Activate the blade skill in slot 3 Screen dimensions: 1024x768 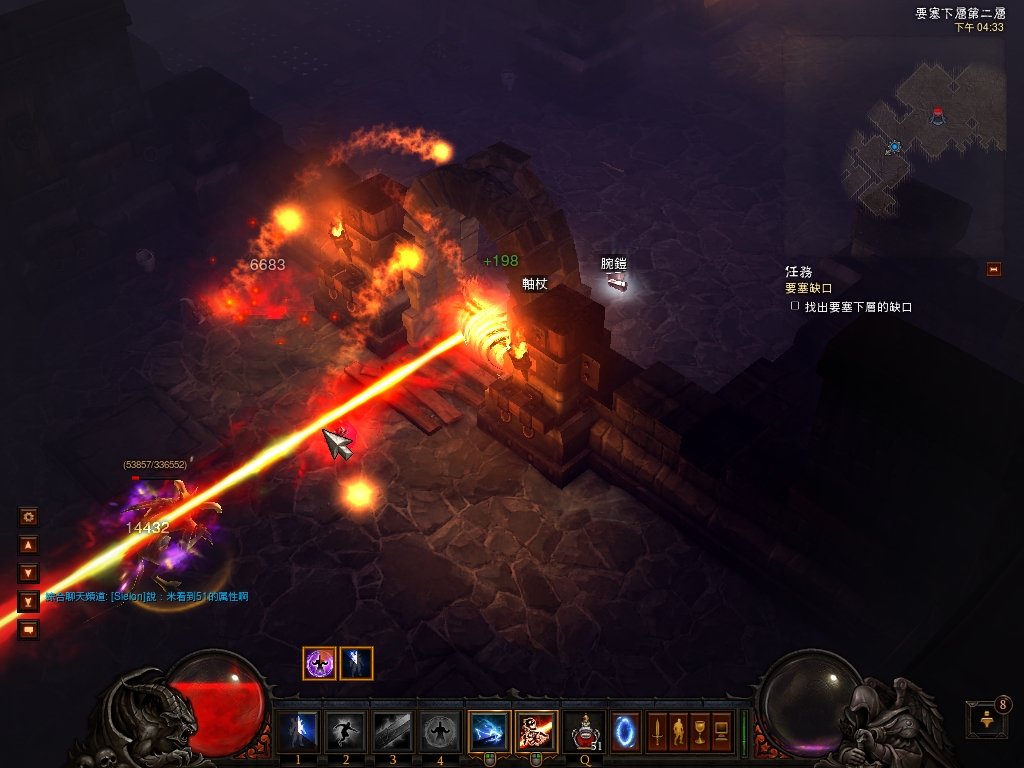pyautogui.click(x=393, y=732)
